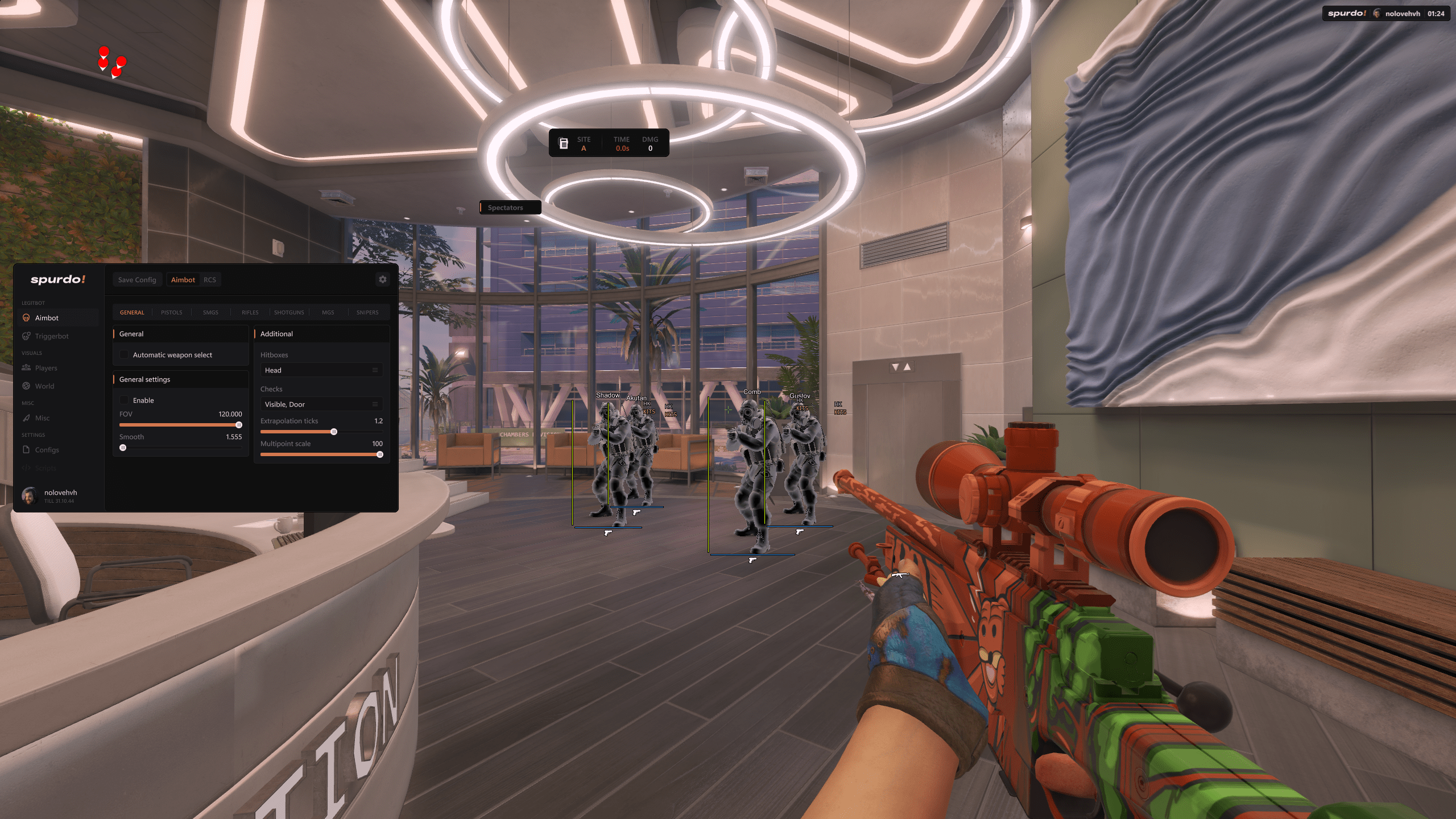Open Triggerbot in the sidebar
Screen dimensions: 1456x819
(x=52, y=336)
